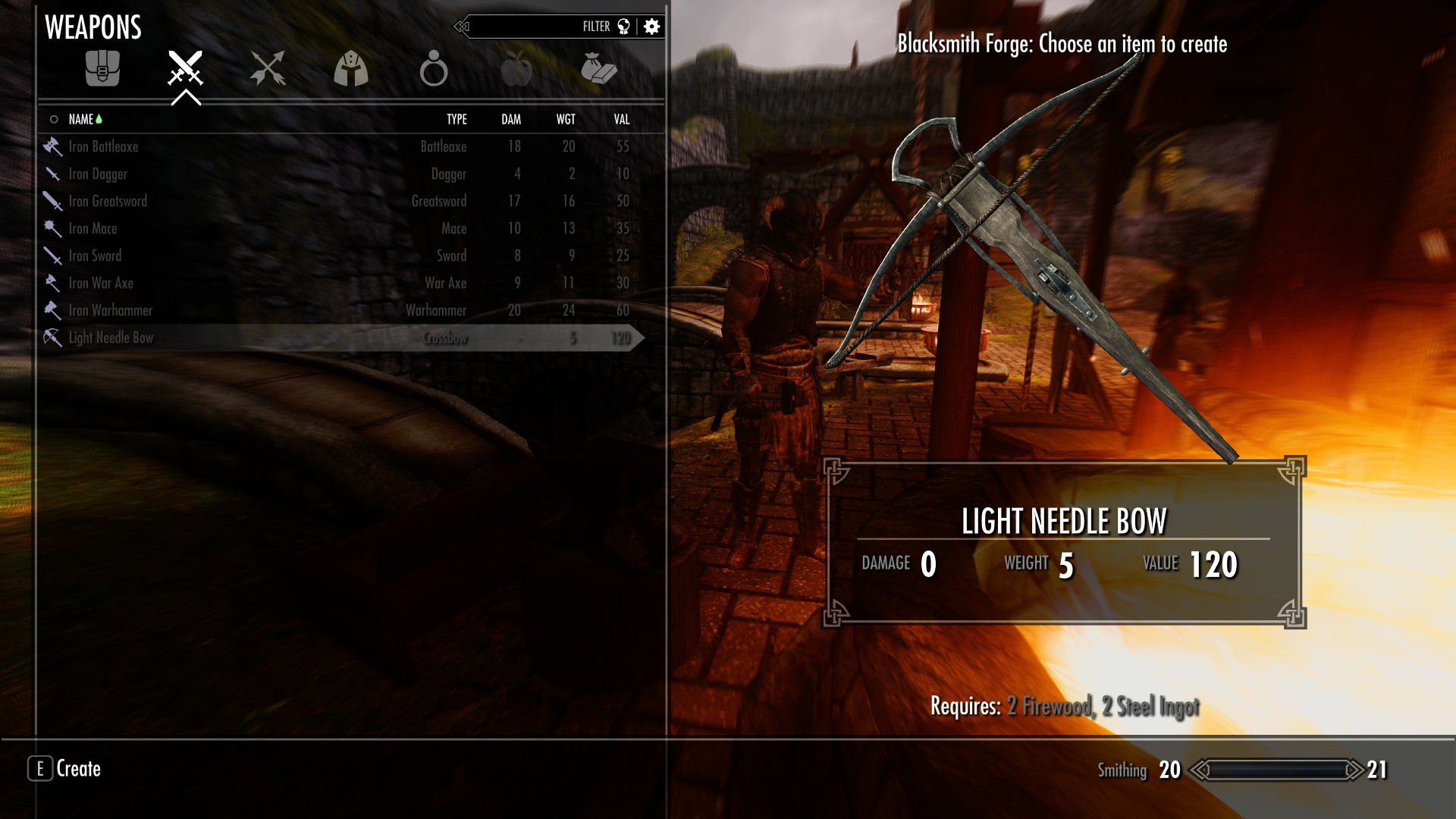1456x819 pixels.
Task: Sort weapons by the DAM column
Action: point(511,119)
